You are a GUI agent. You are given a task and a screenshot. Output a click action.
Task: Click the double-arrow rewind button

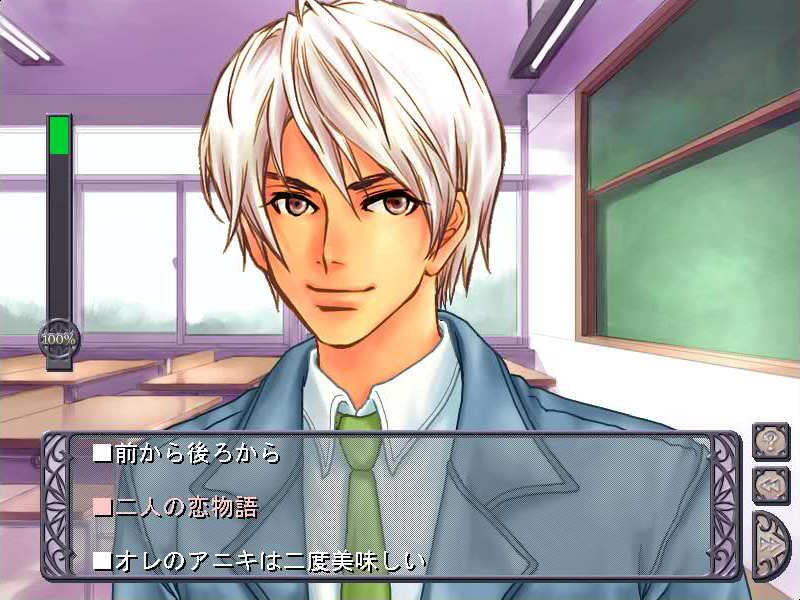click(x=771, y=485)
